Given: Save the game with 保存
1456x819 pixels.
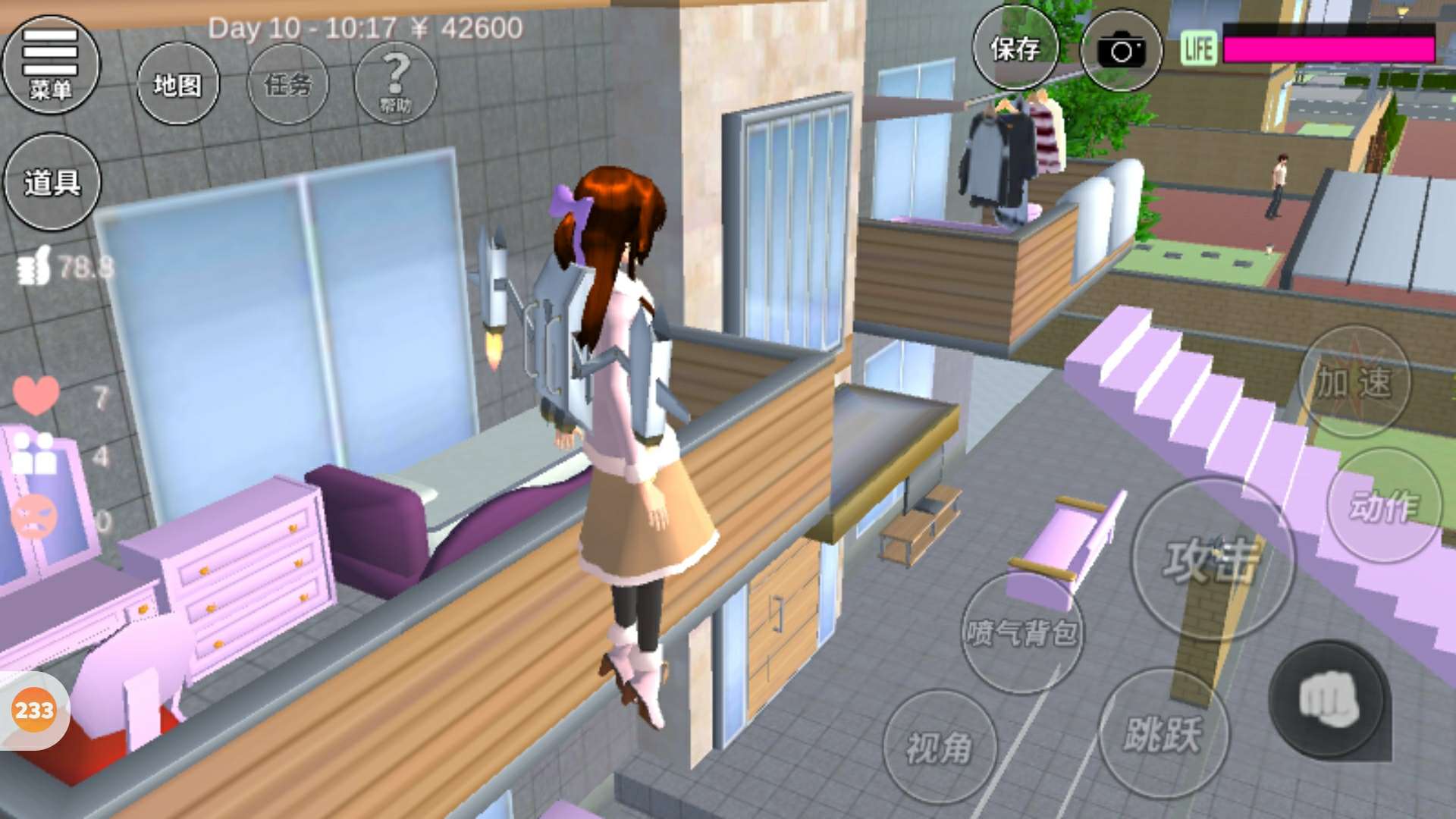Looking at the screenshot, I should [1015, 49].
